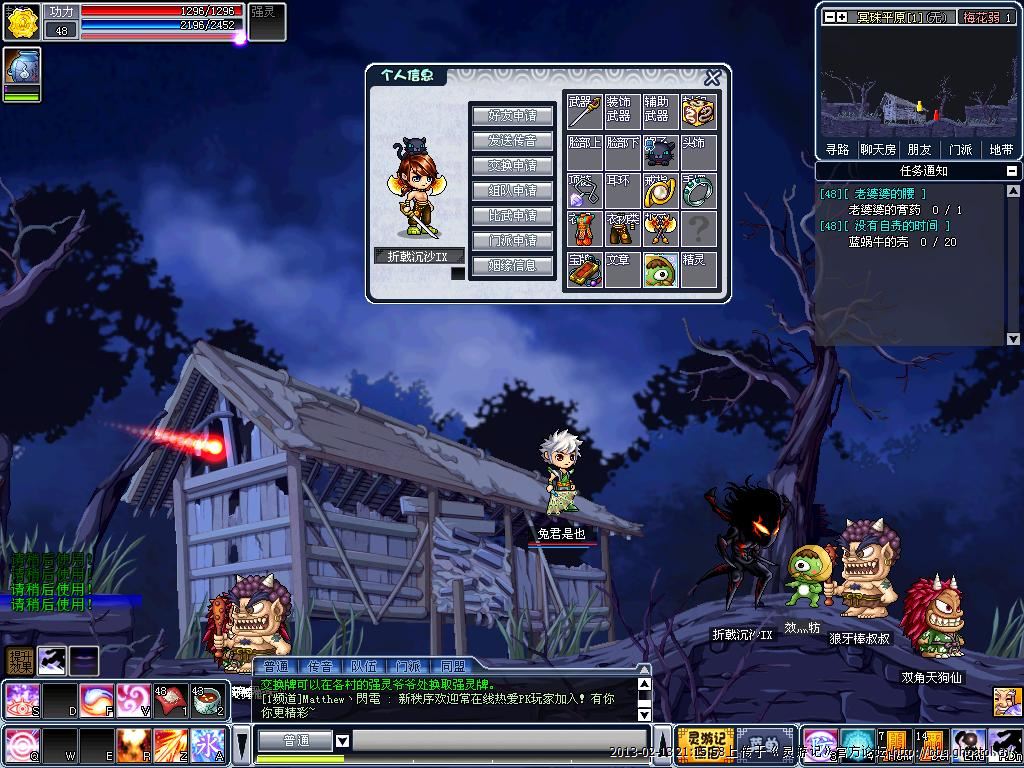Image resolution: width=1024 pixels, height=768 pixels.
Task: Select the green jade bracelet slot
Action: click(699, 190)
